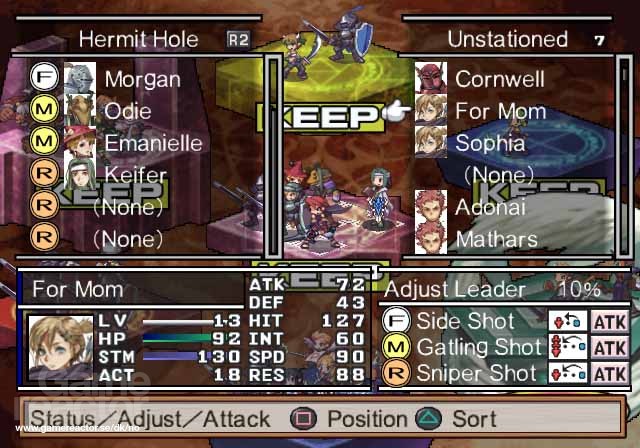Choose Mathars from the Unstationed roster
640x448 pixels.
click(x=497, y=240)
